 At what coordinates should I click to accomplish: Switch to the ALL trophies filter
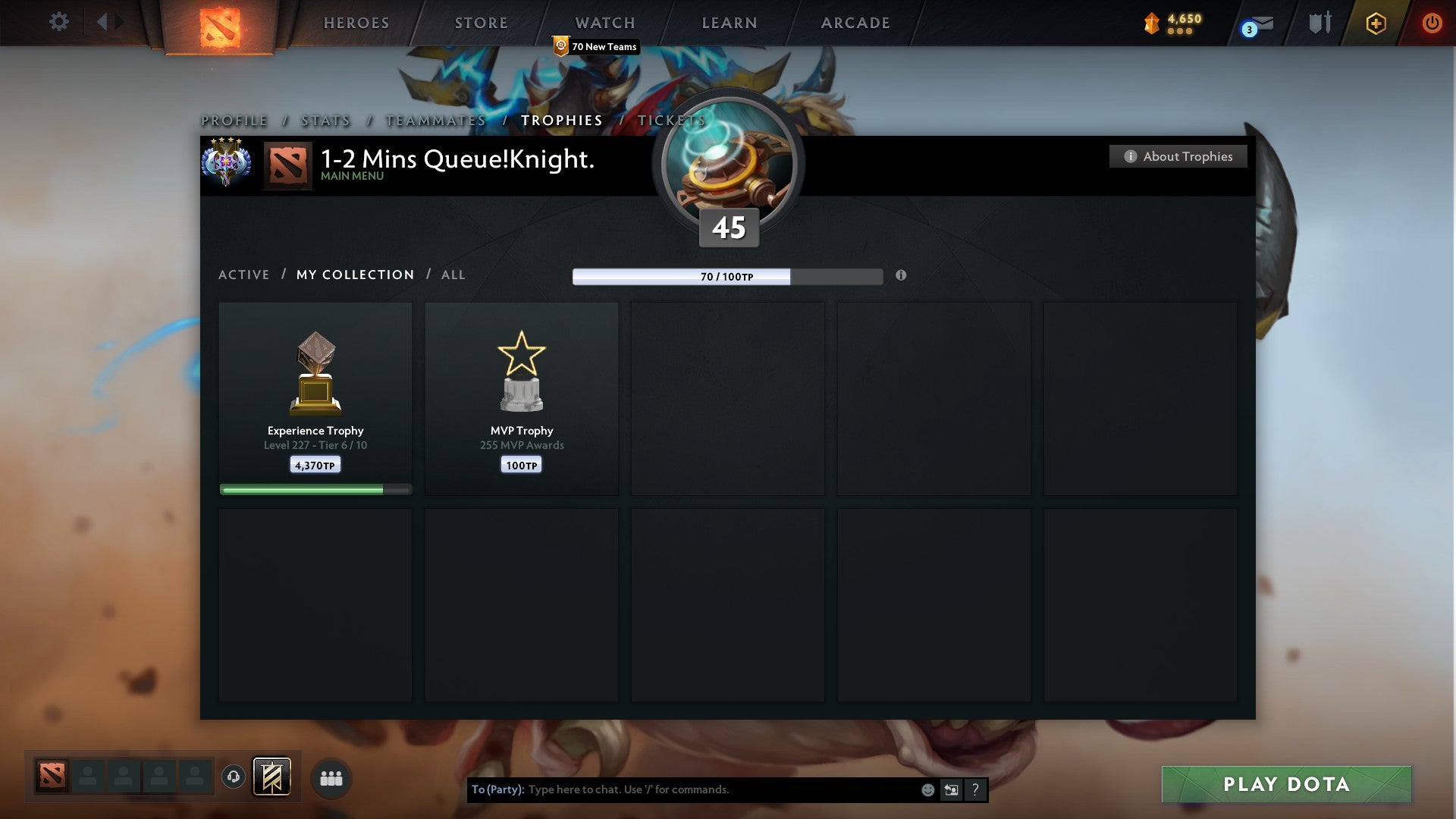[453, 275]
